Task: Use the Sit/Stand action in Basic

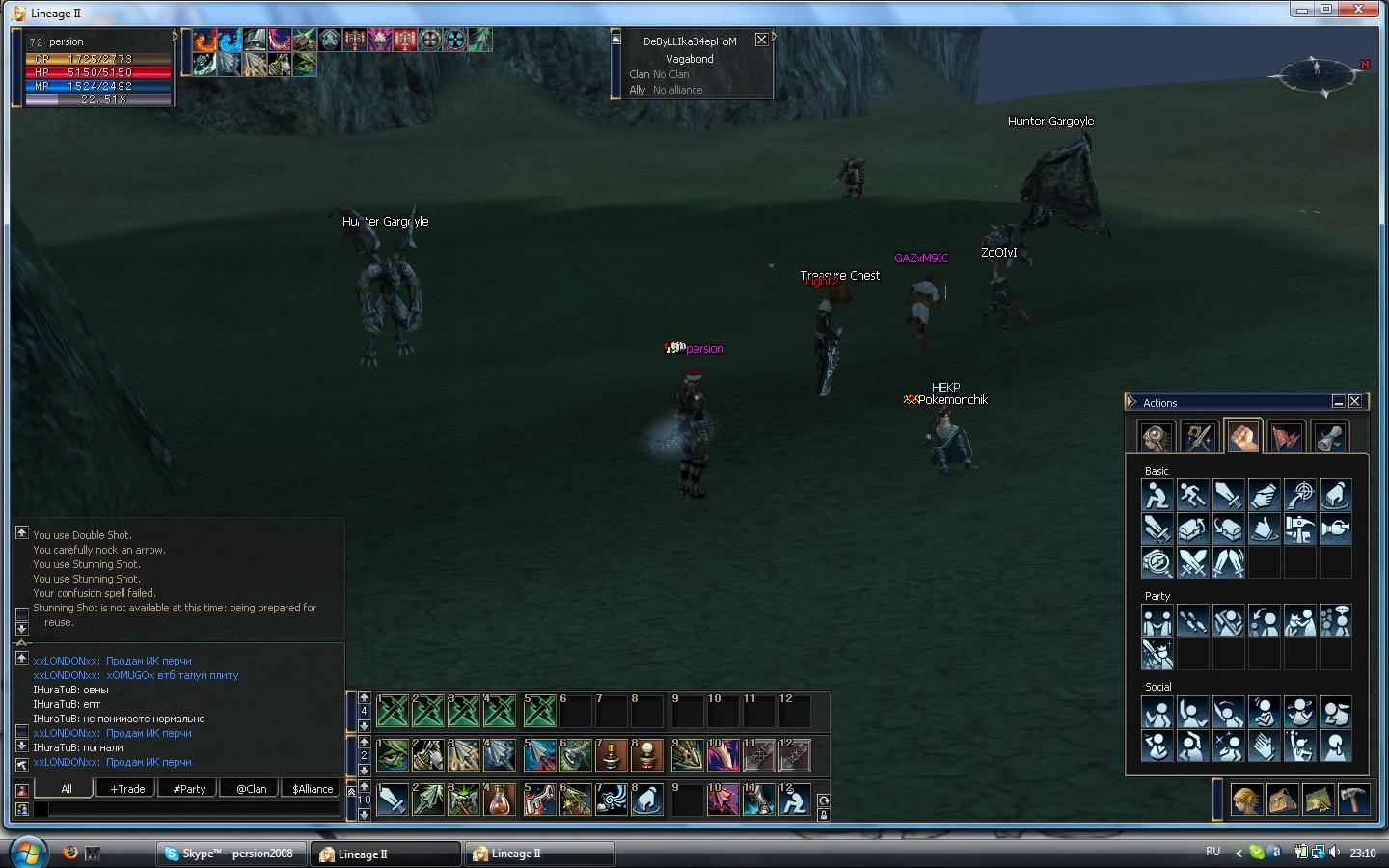Action: coord(1157,496)
